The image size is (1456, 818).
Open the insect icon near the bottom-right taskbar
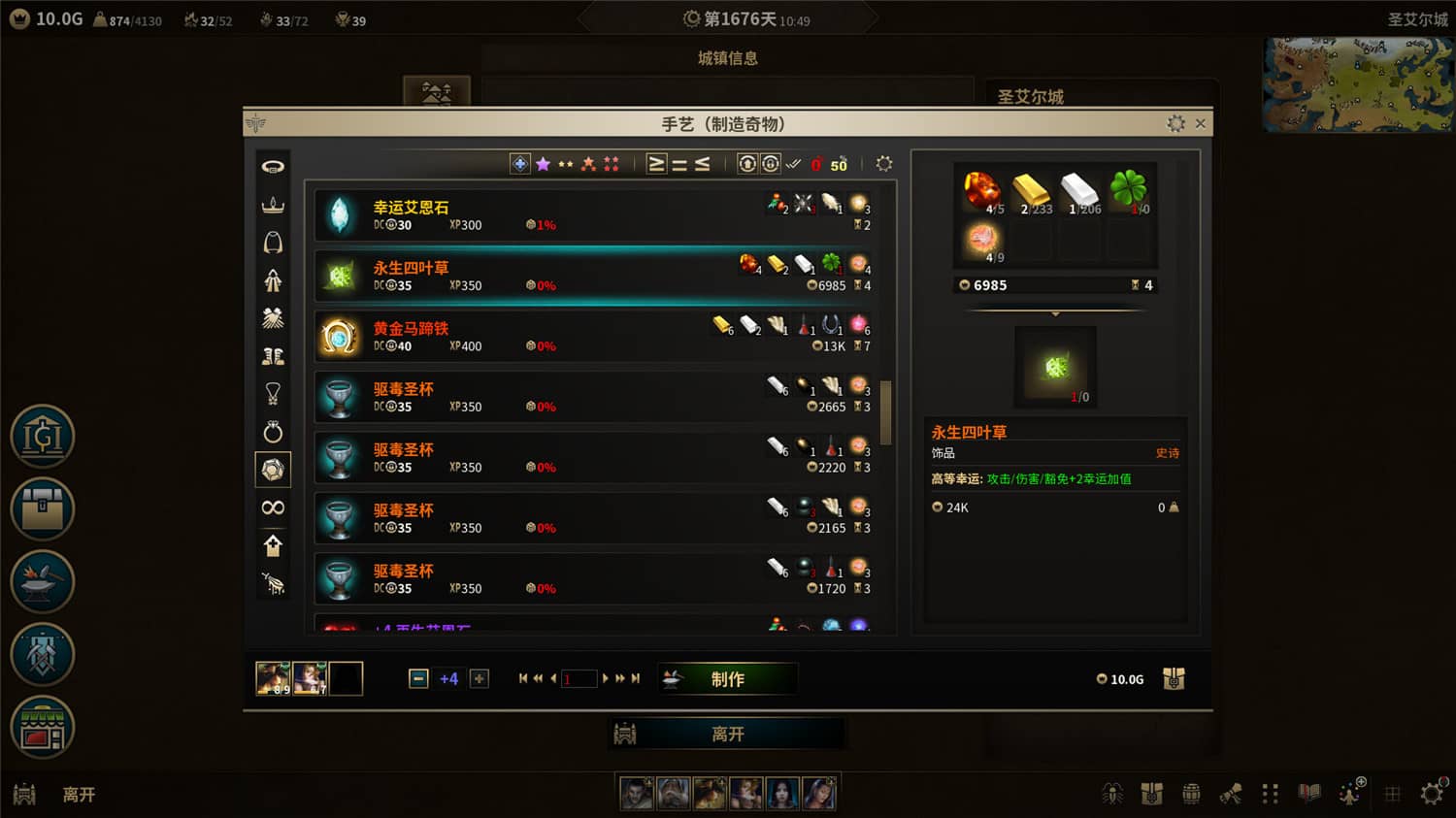(x=1113, y=794)
